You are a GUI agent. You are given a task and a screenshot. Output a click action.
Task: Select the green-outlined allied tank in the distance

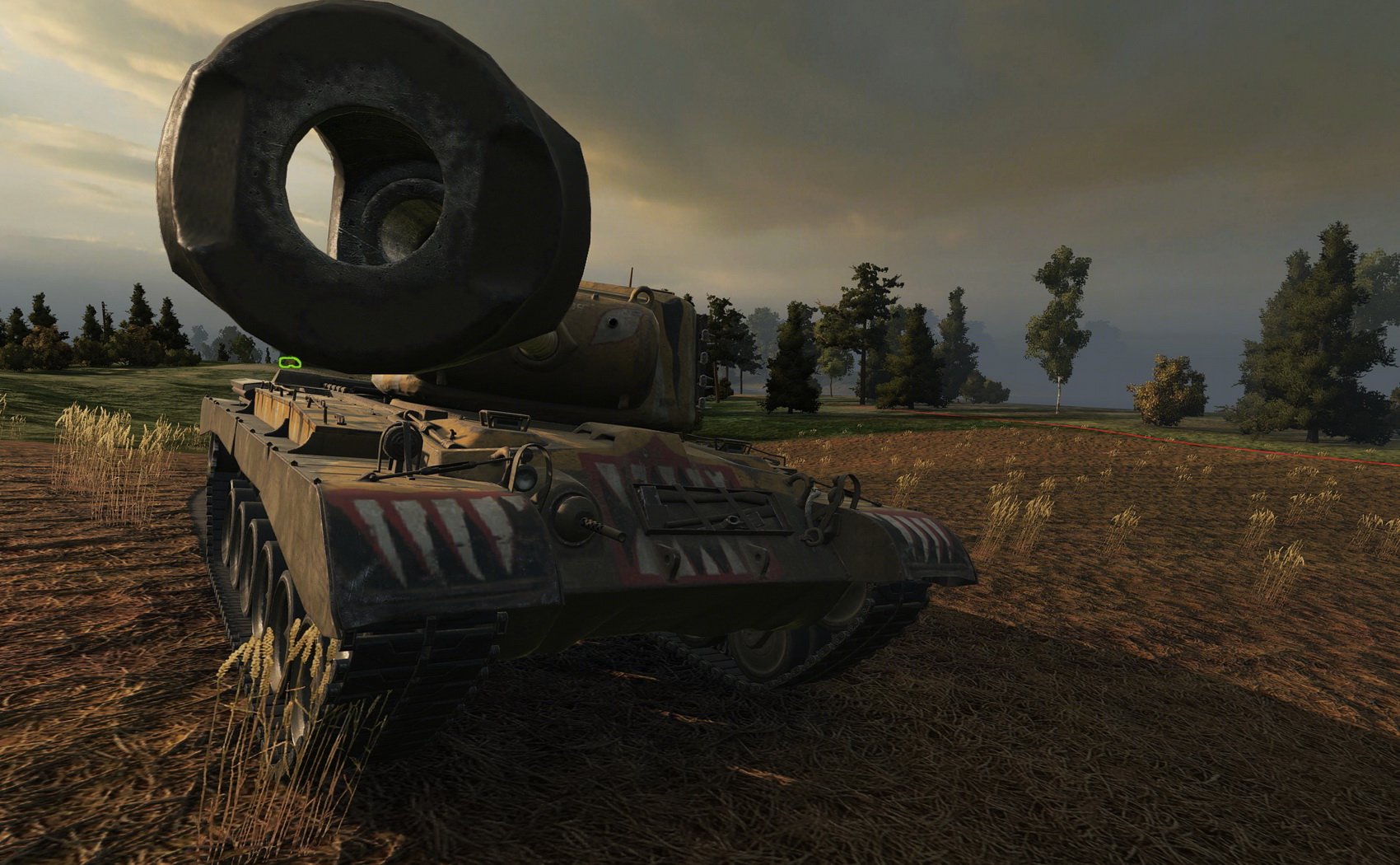[289, 361]
